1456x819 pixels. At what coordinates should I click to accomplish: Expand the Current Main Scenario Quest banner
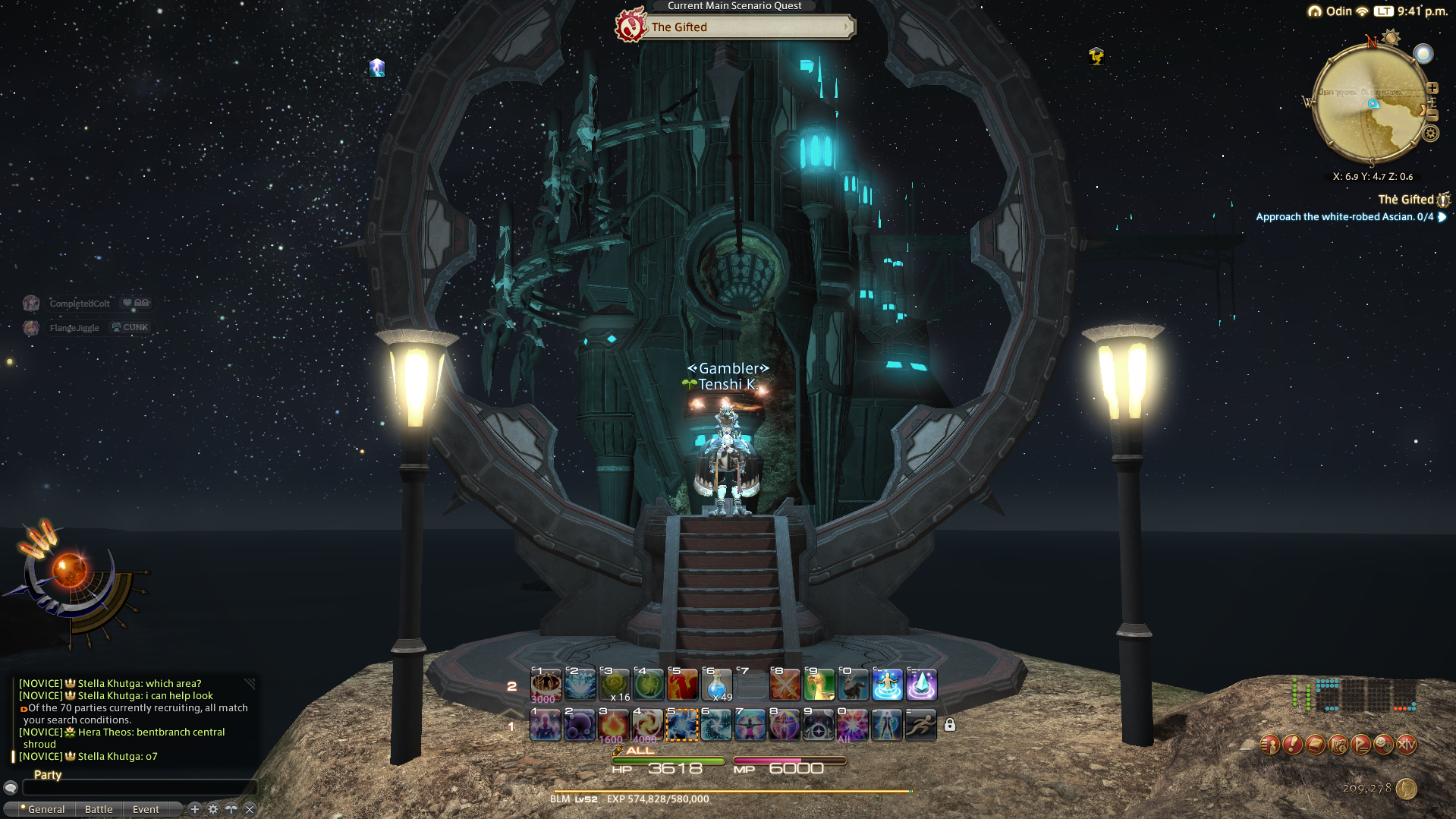tap(847, 27)
